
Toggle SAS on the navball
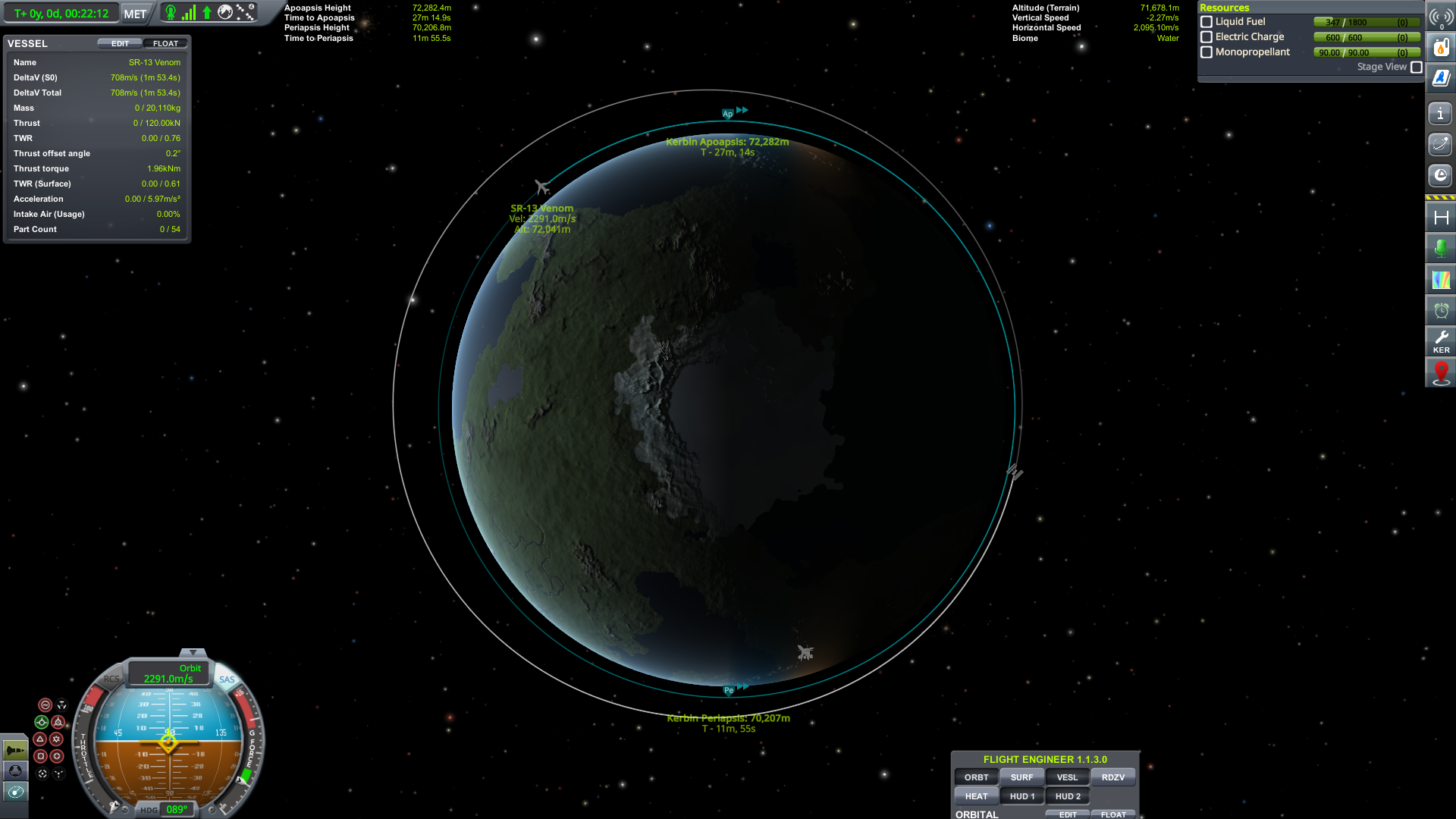[227, 679]
